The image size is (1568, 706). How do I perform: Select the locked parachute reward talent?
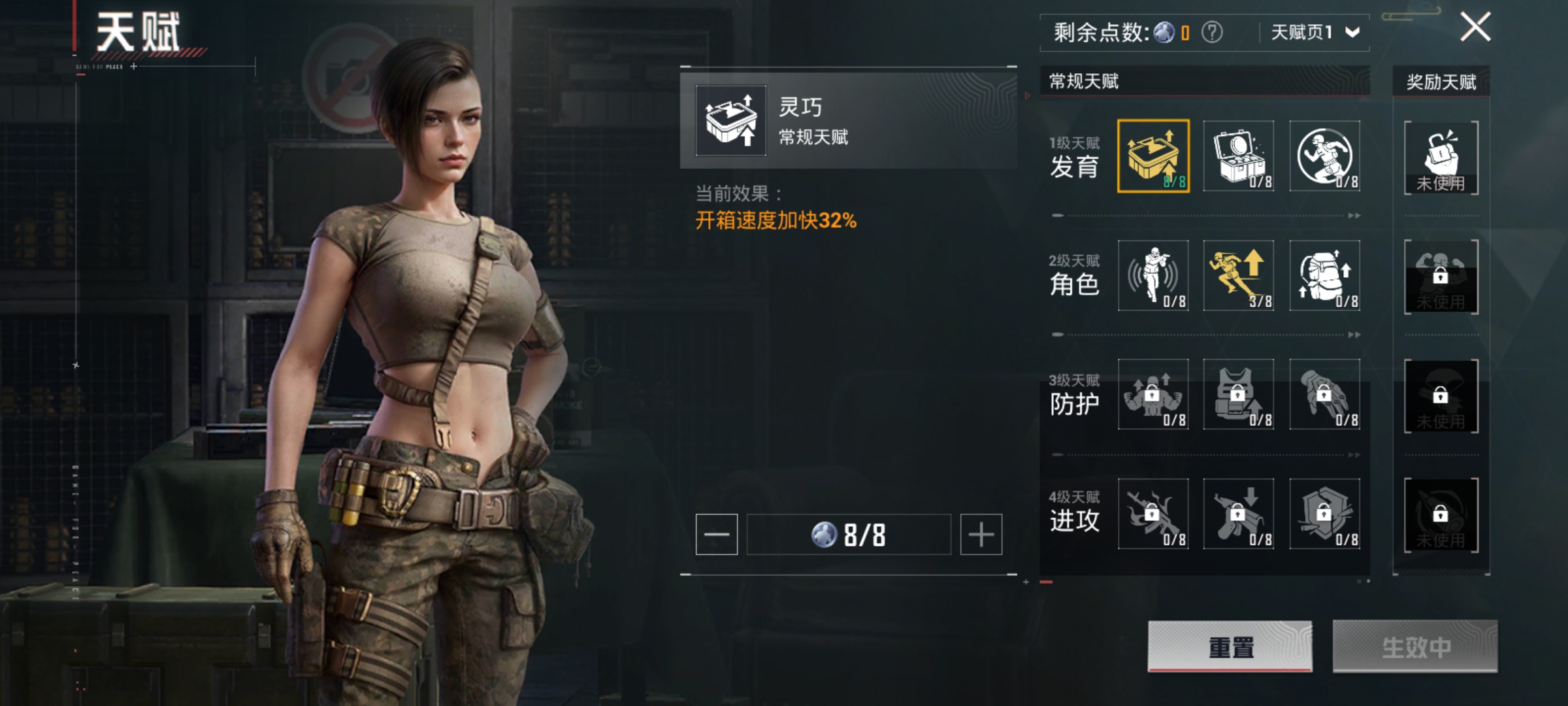point(1441,395)
